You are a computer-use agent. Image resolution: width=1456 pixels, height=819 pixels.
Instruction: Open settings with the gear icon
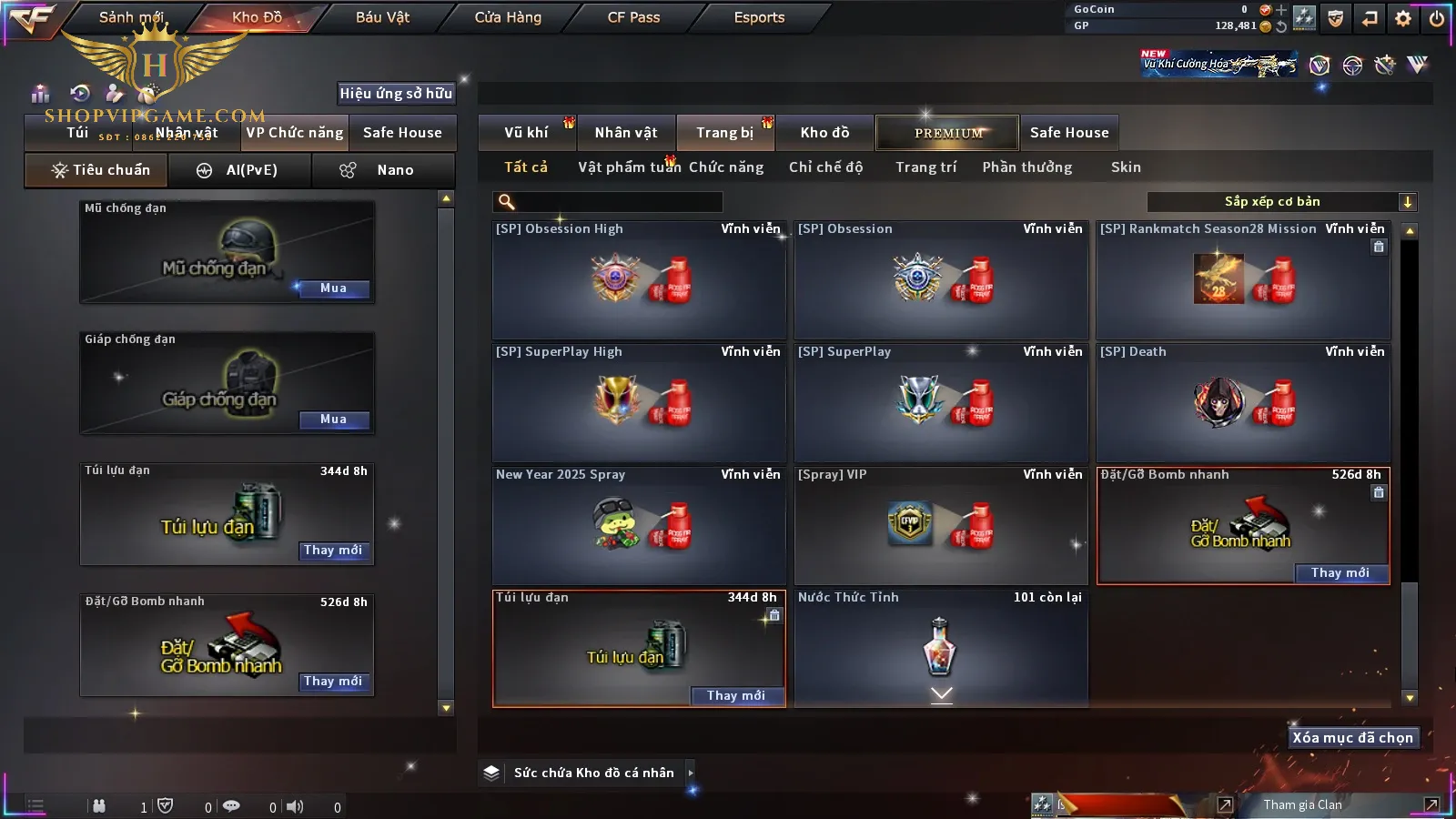1403,18
